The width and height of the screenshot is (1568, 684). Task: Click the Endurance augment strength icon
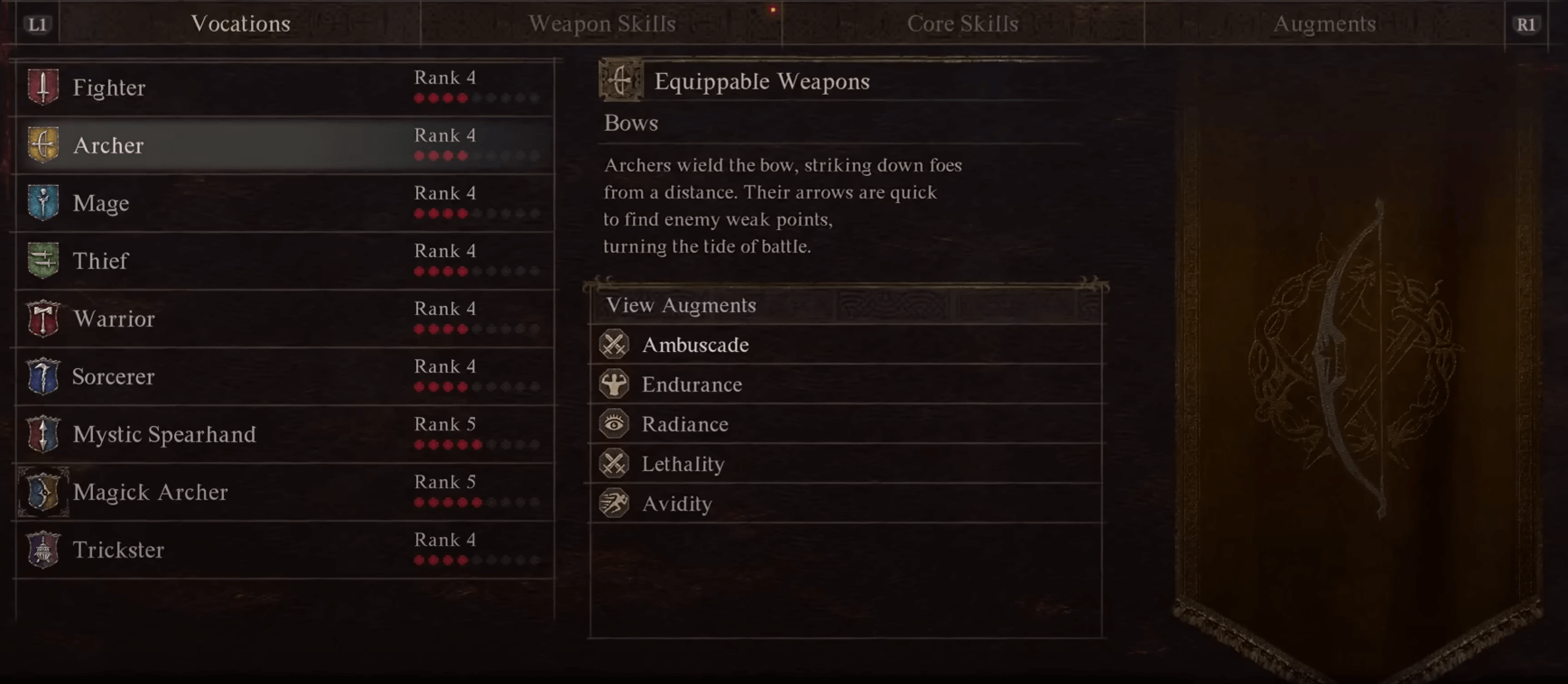615,384
